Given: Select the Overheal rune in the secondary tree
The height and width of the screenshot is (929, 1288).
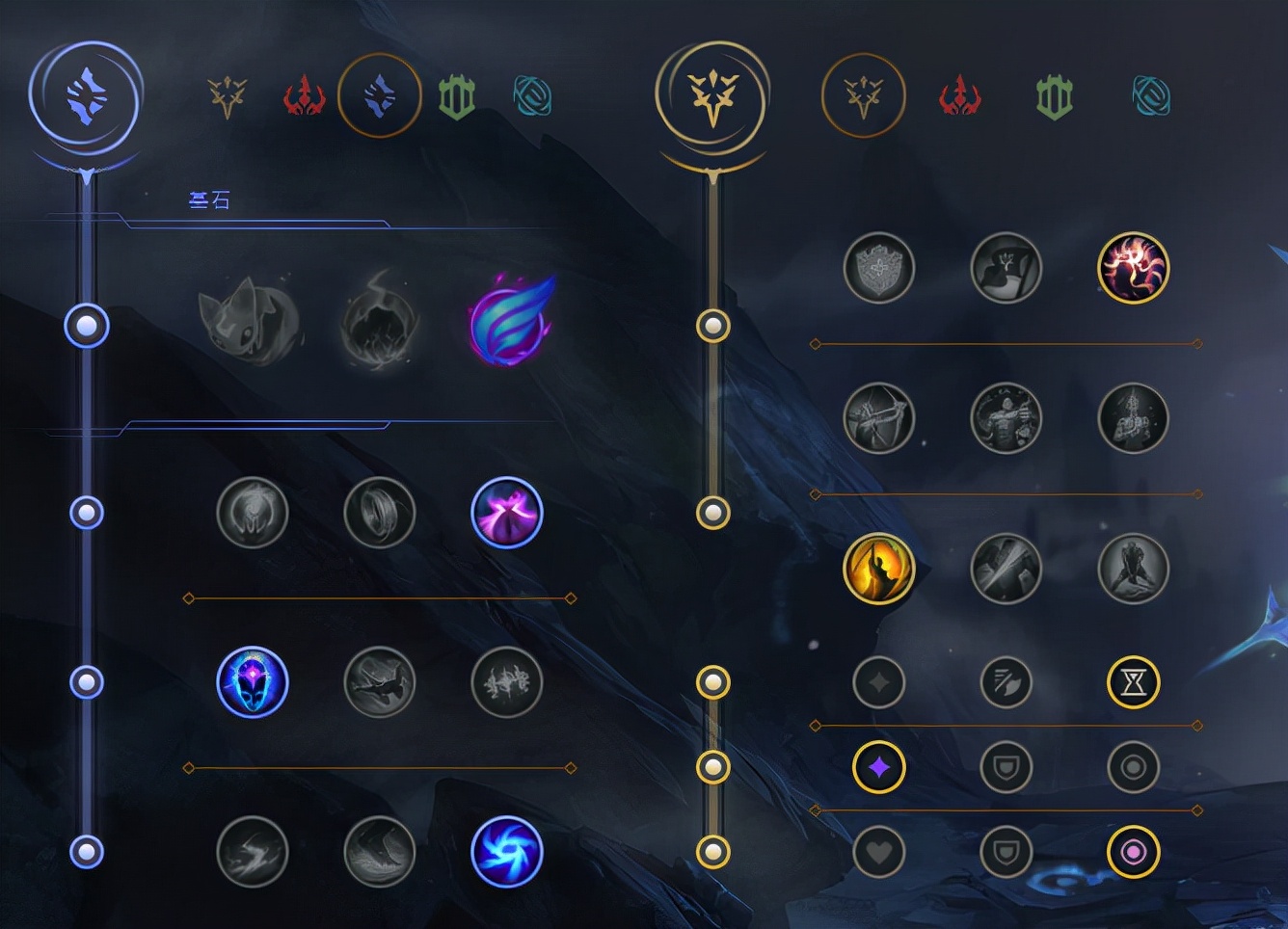Looking at the screenshot, I should pos(879,268).
